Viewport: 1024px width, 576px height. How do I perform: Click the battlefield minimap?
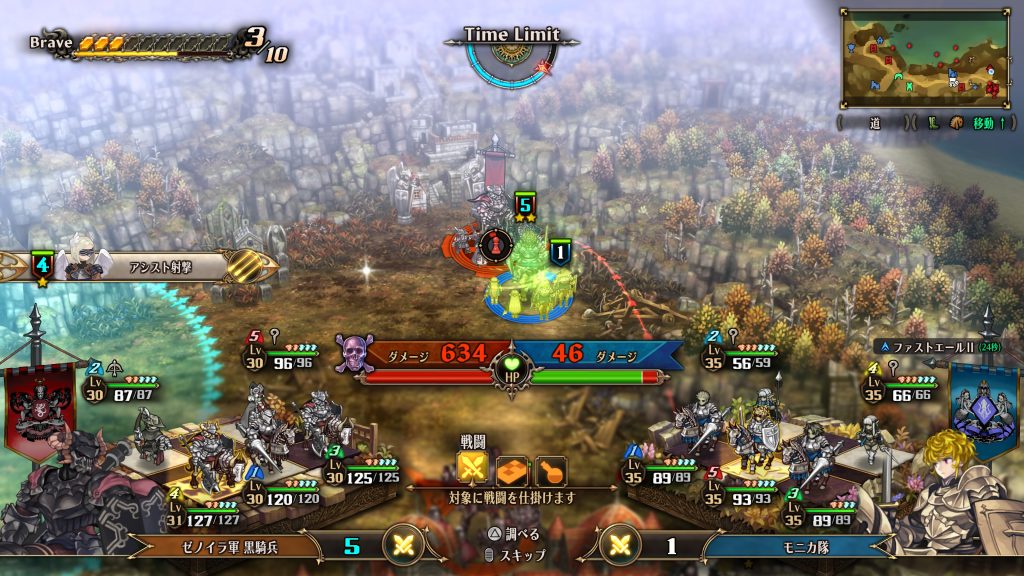coord(922,57)
